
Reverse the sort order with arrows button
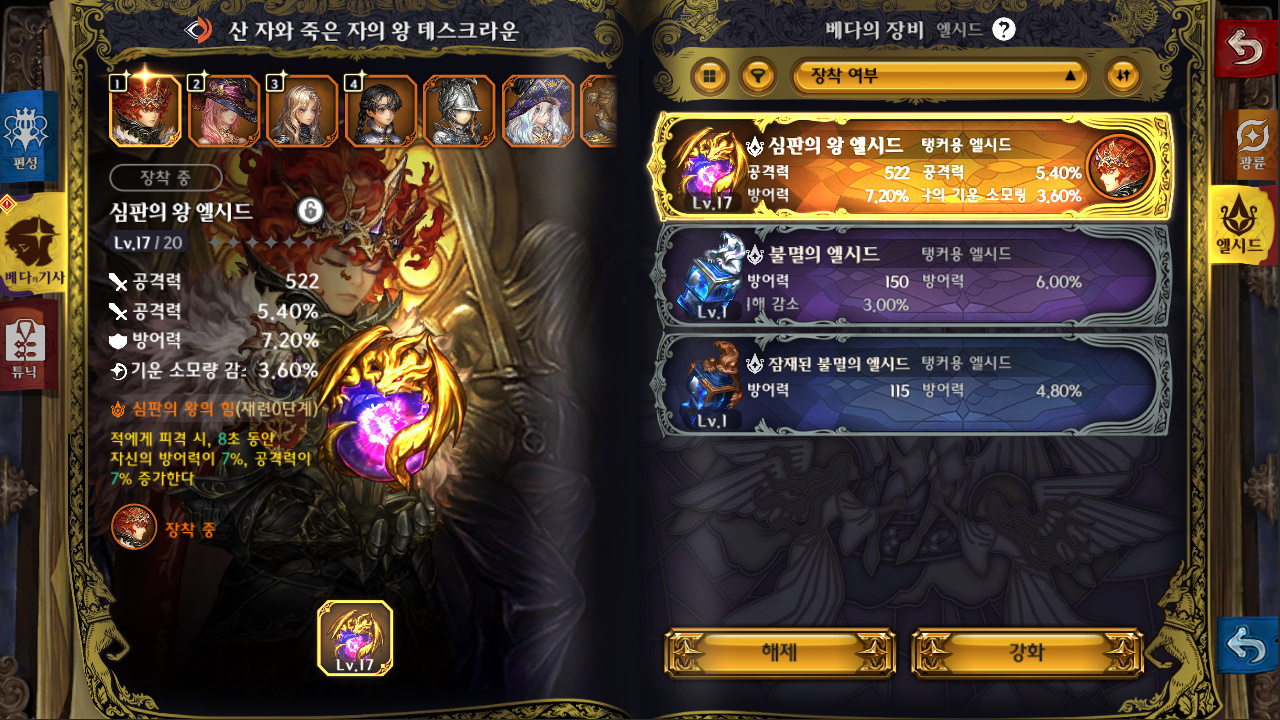tap(1122, 75)
